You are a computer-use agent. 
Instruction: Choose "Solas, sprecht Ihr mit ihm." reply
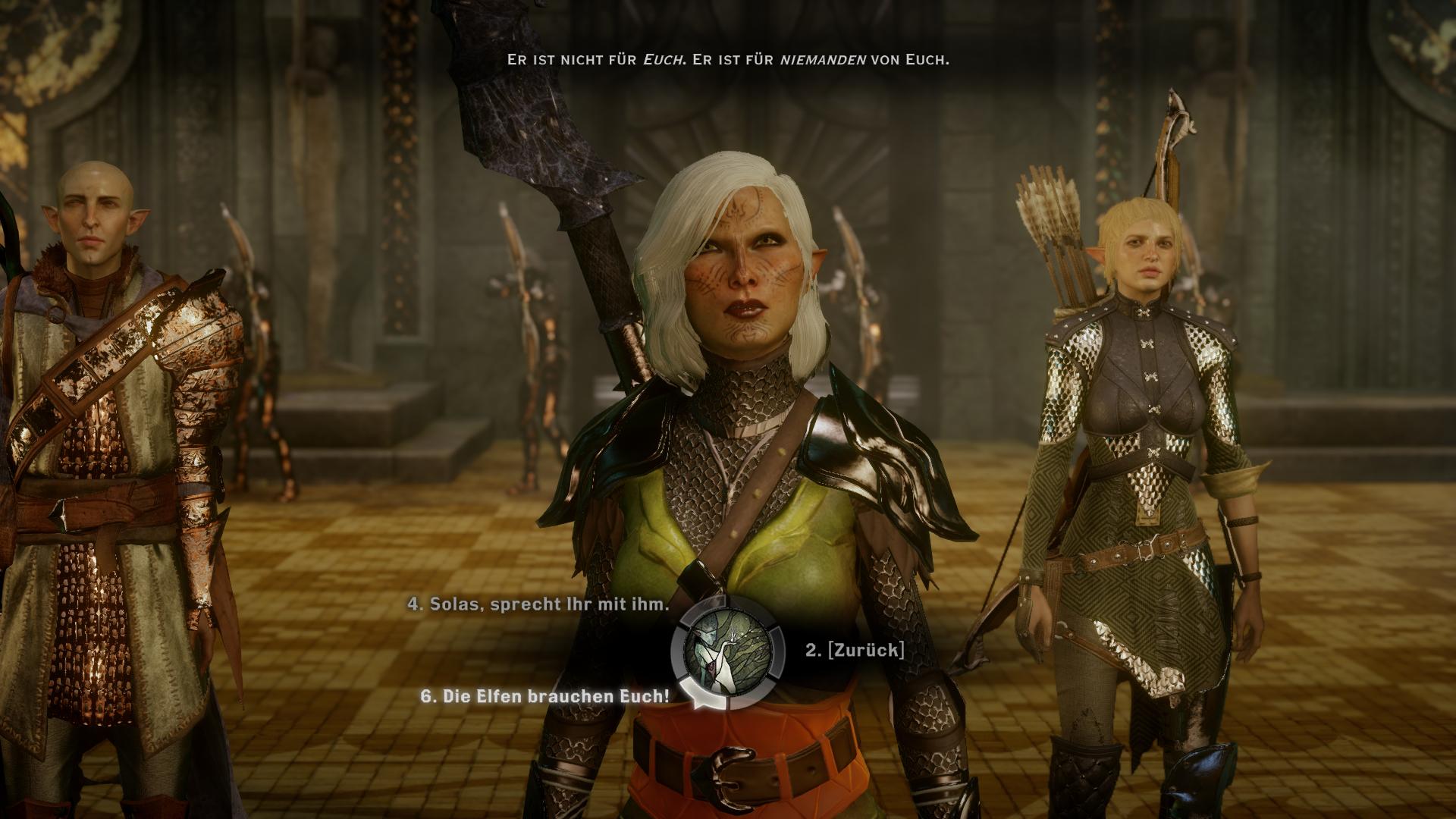(x=538, y=604)
